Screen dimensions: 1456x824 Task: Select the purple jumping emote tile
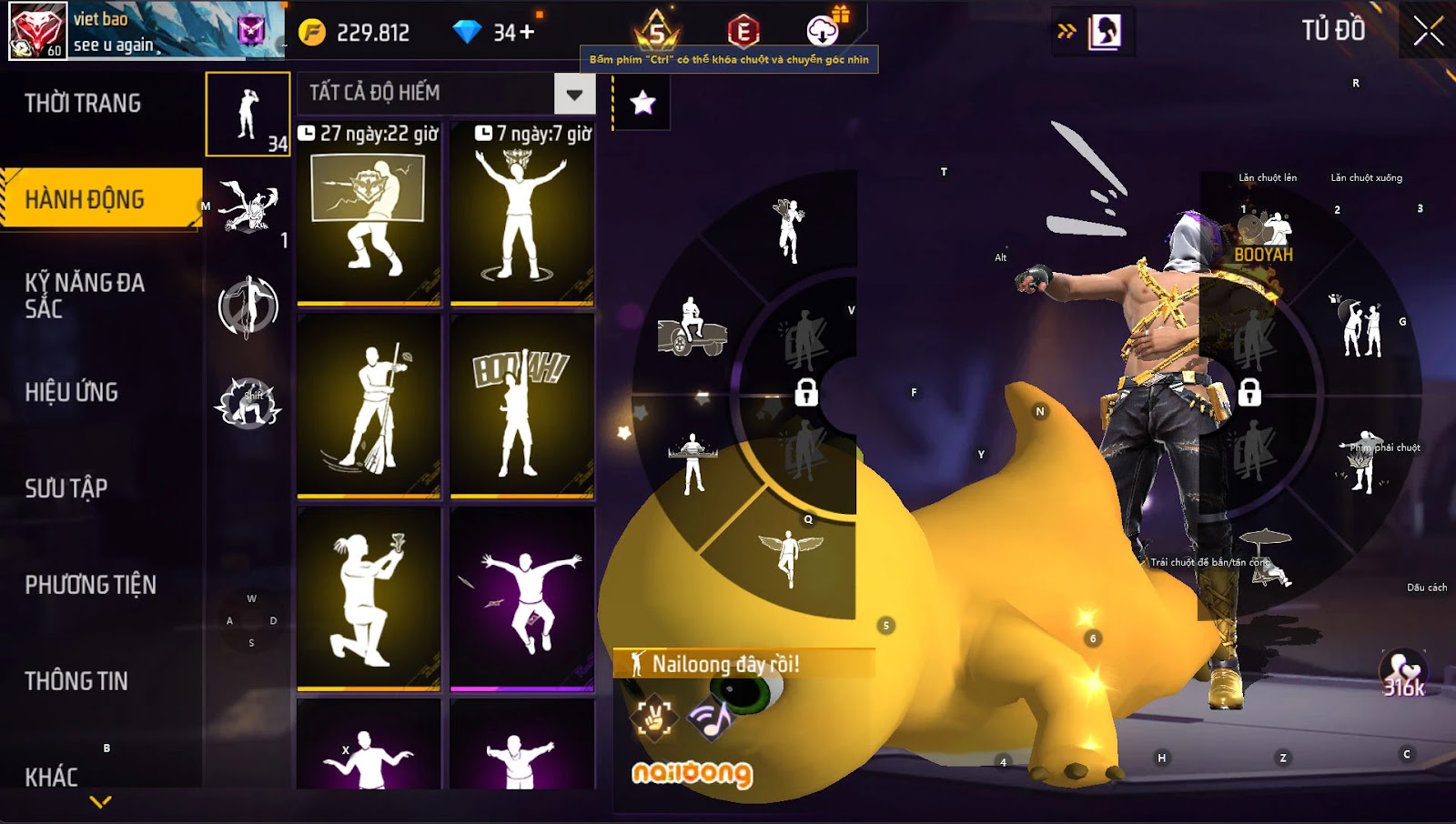tap(522, 598)
